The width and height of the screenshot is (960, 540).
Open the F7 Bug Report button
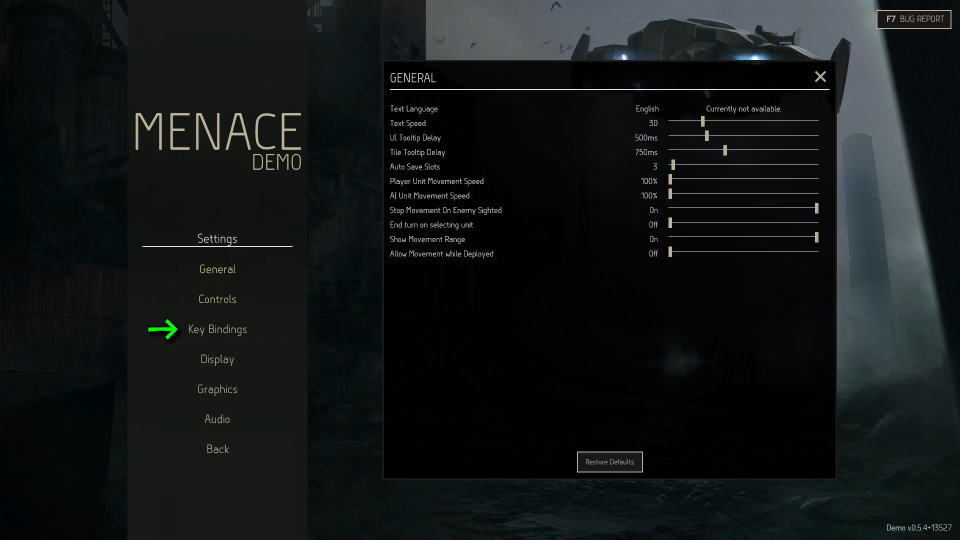(x=914, y=19)
